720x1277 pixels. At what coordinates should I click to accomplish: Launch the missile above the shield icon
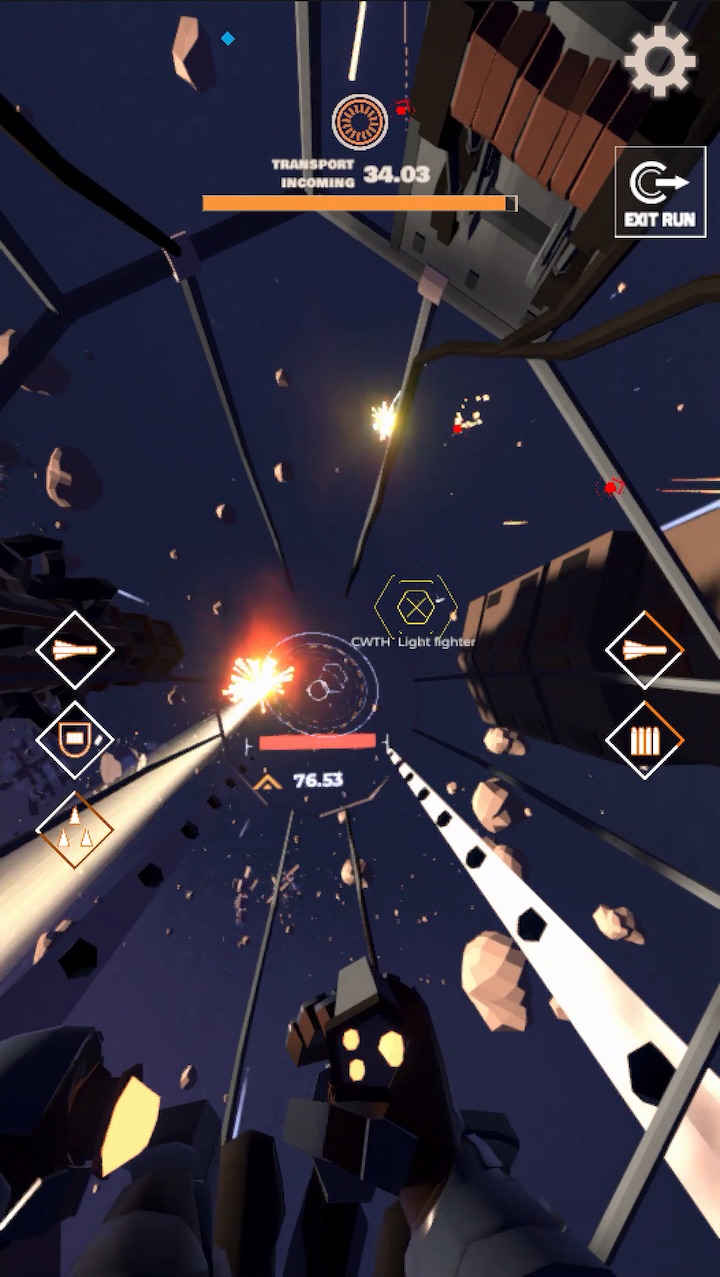click(75, 650)
